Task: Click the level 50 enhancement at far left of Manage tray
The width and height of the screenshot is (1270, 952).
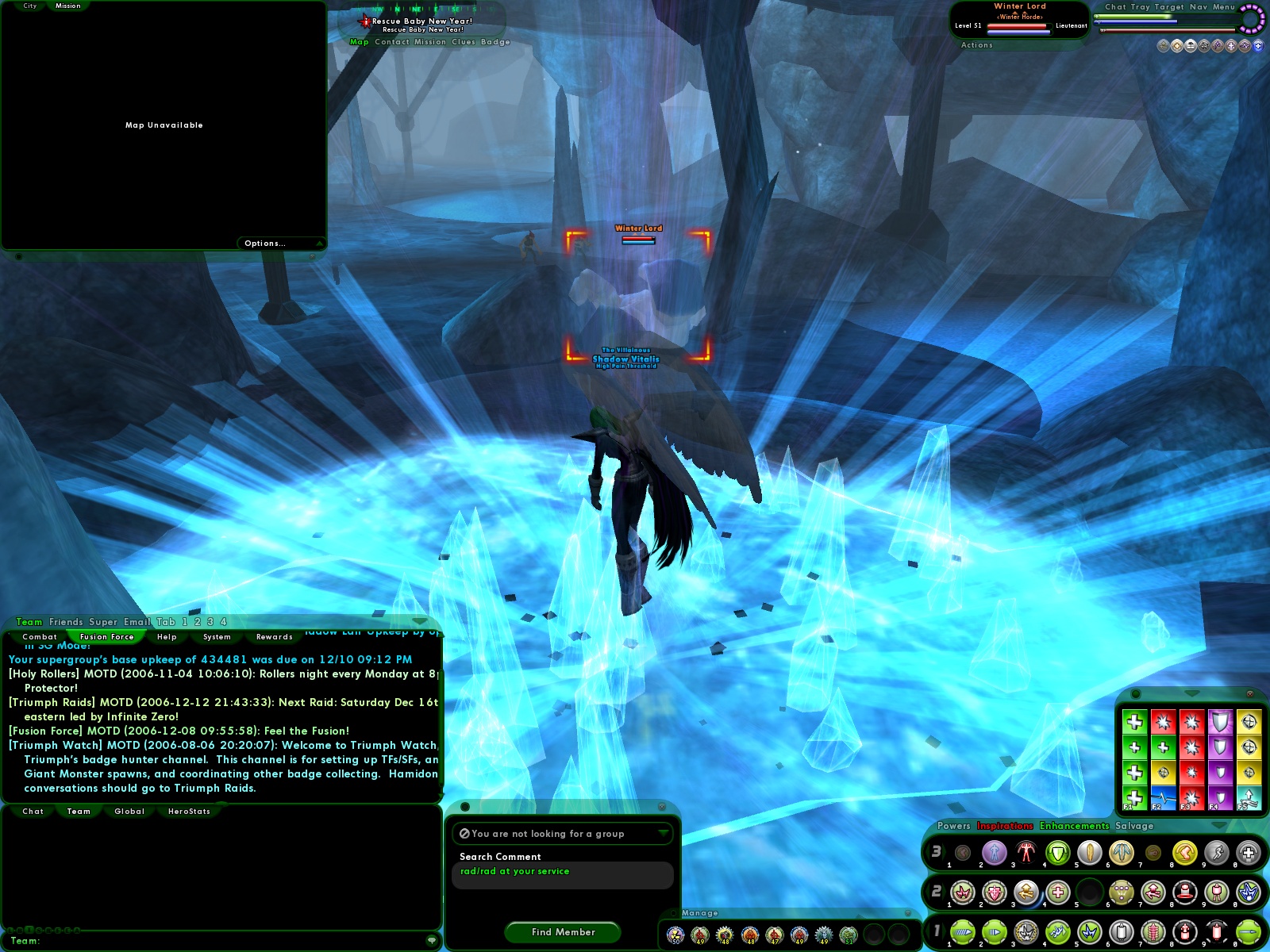Action: click(675, 935)
